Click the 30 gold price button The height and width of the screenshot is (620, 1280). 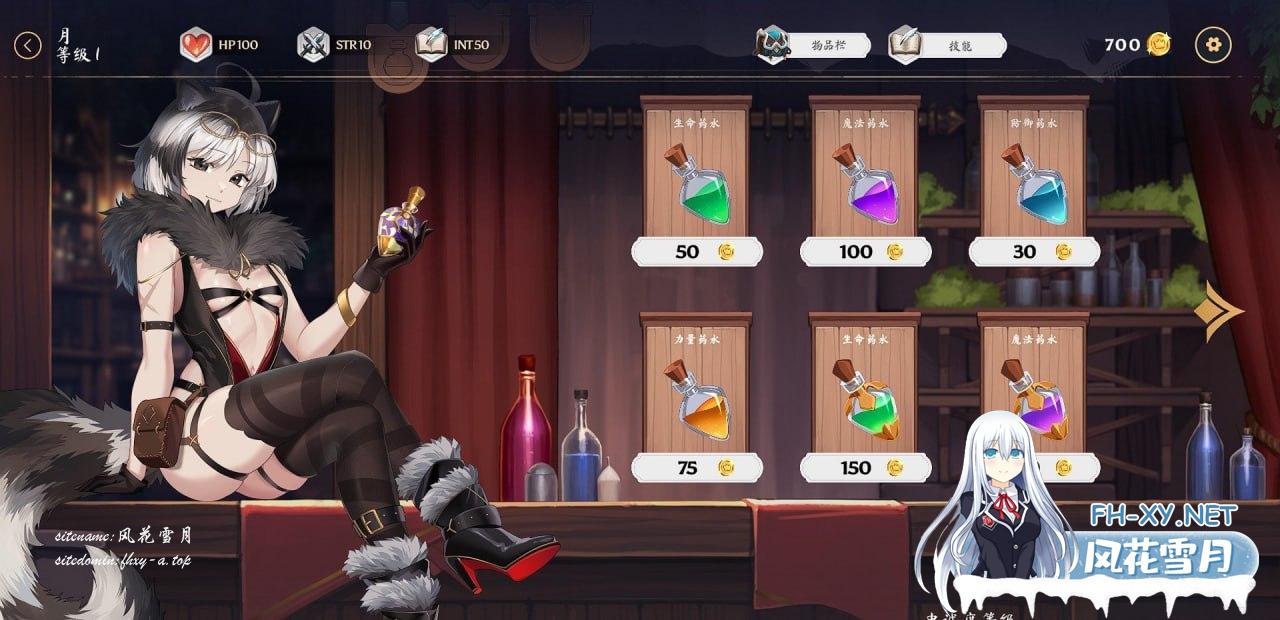click(x=1034, y=252)
